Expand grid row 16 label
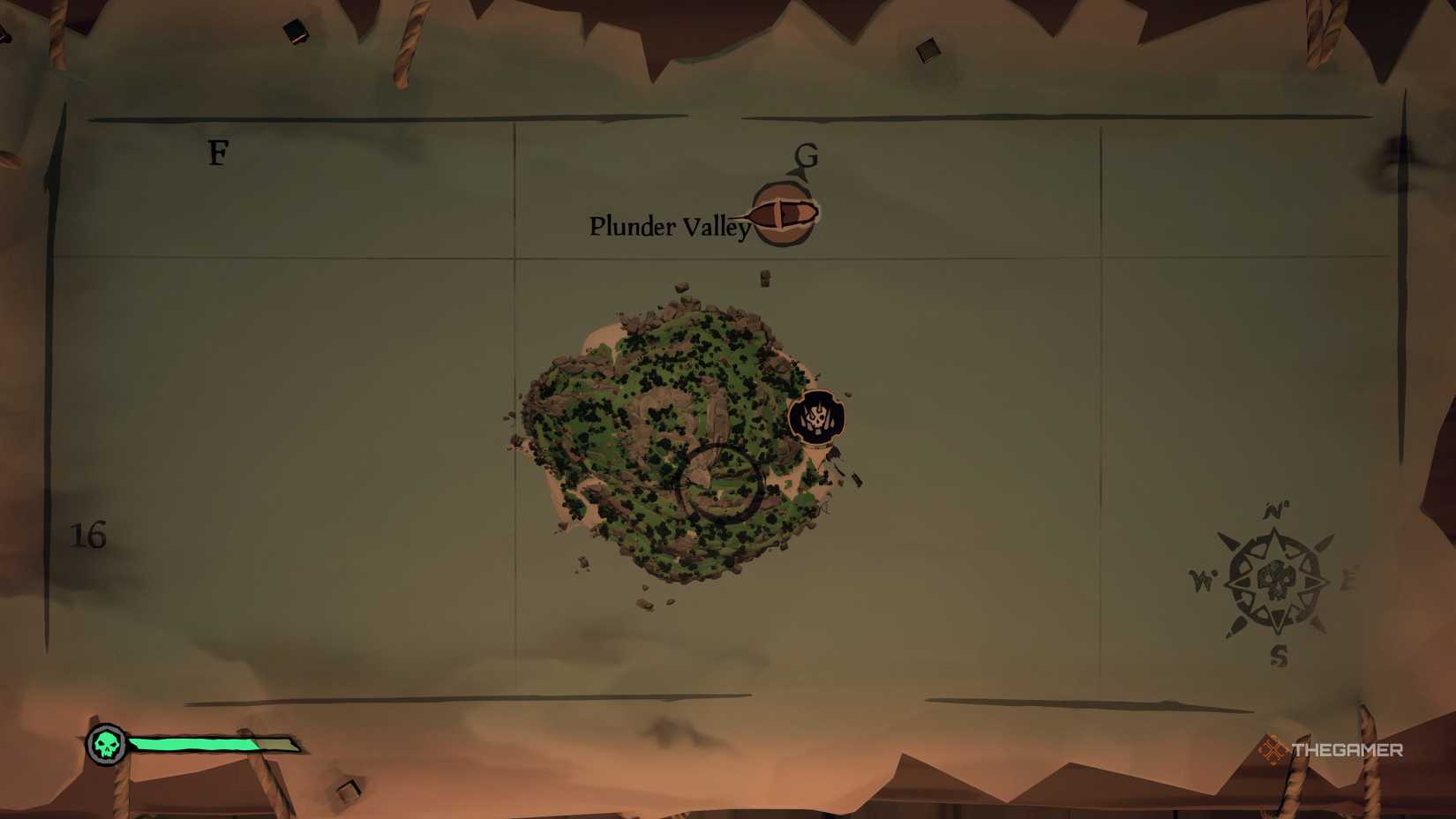This screenshot has width=1456, height=819. pos(88,537)
